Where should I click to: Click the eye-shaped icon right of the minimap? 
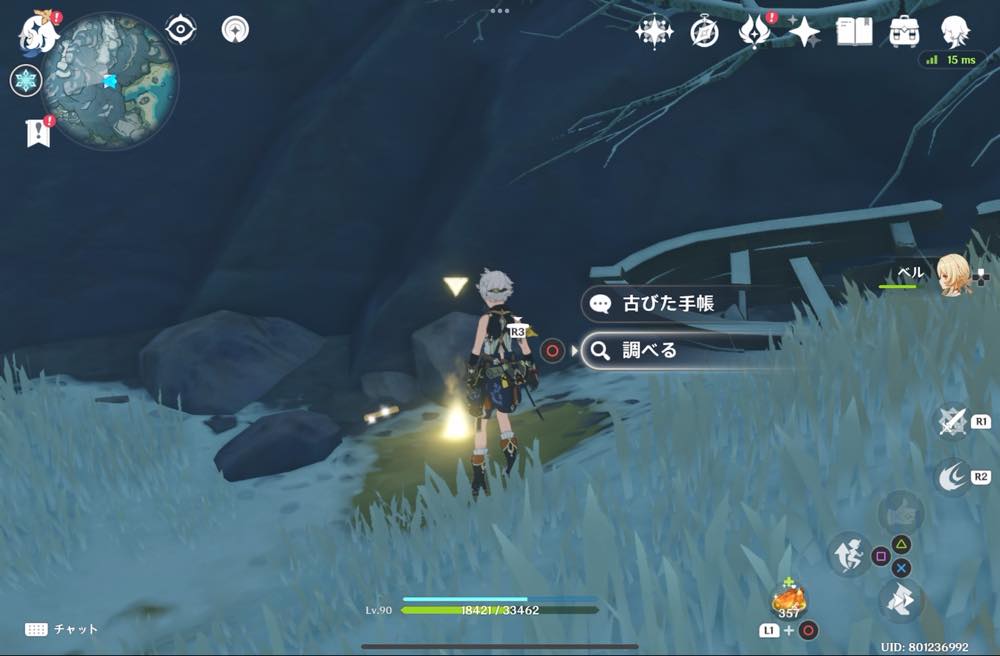tap(180, 30)
